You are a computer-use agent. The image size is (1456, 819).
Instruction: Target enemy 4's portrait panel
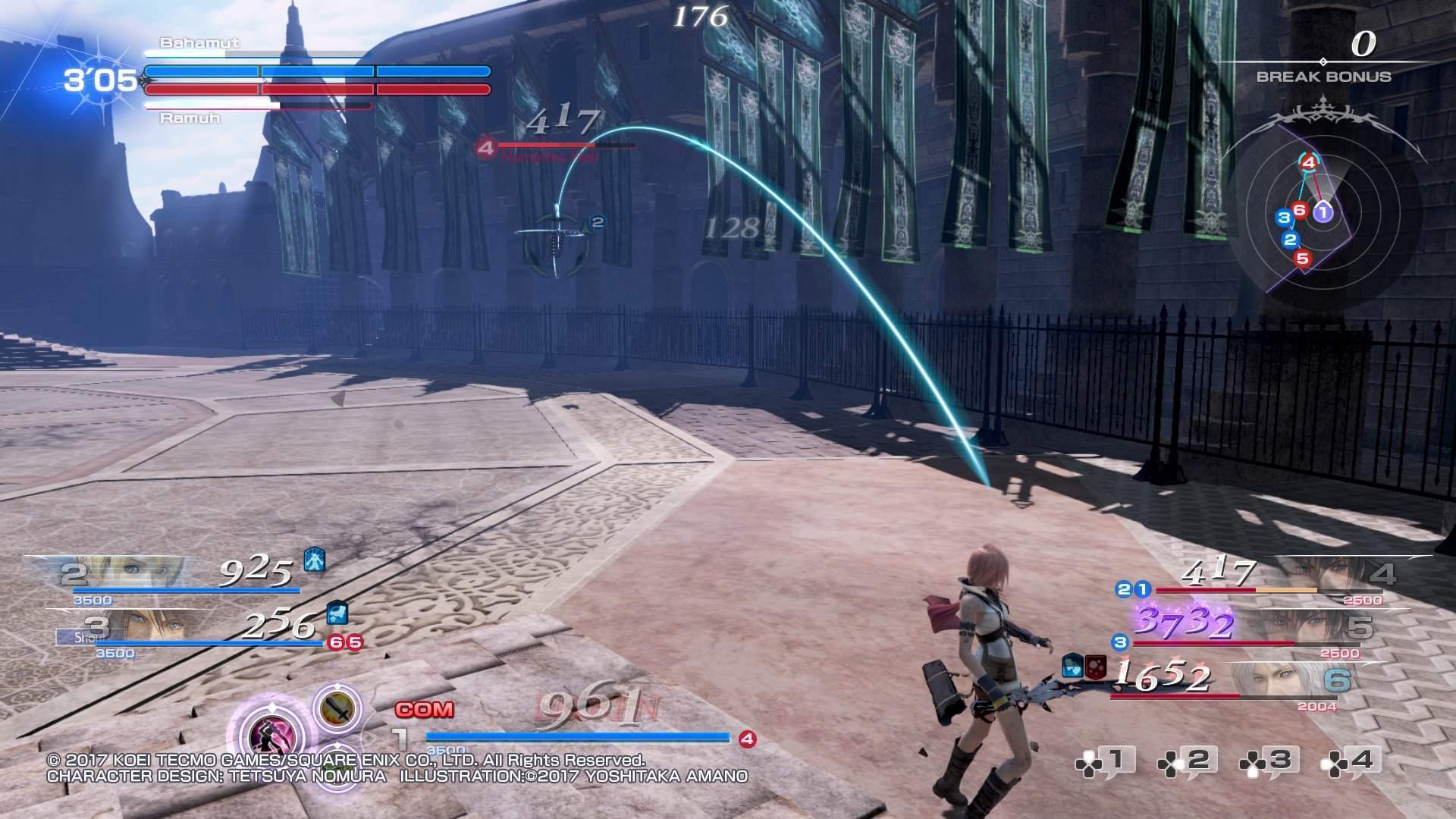click(x=1319, y=574)
